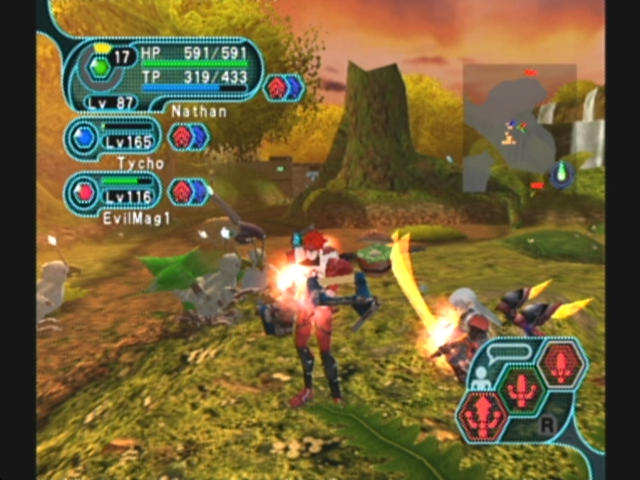This screenshot has width=640, height=480.
Task: Click the red and blue buff icons beside the HP bar
Action: pos(284,87)
